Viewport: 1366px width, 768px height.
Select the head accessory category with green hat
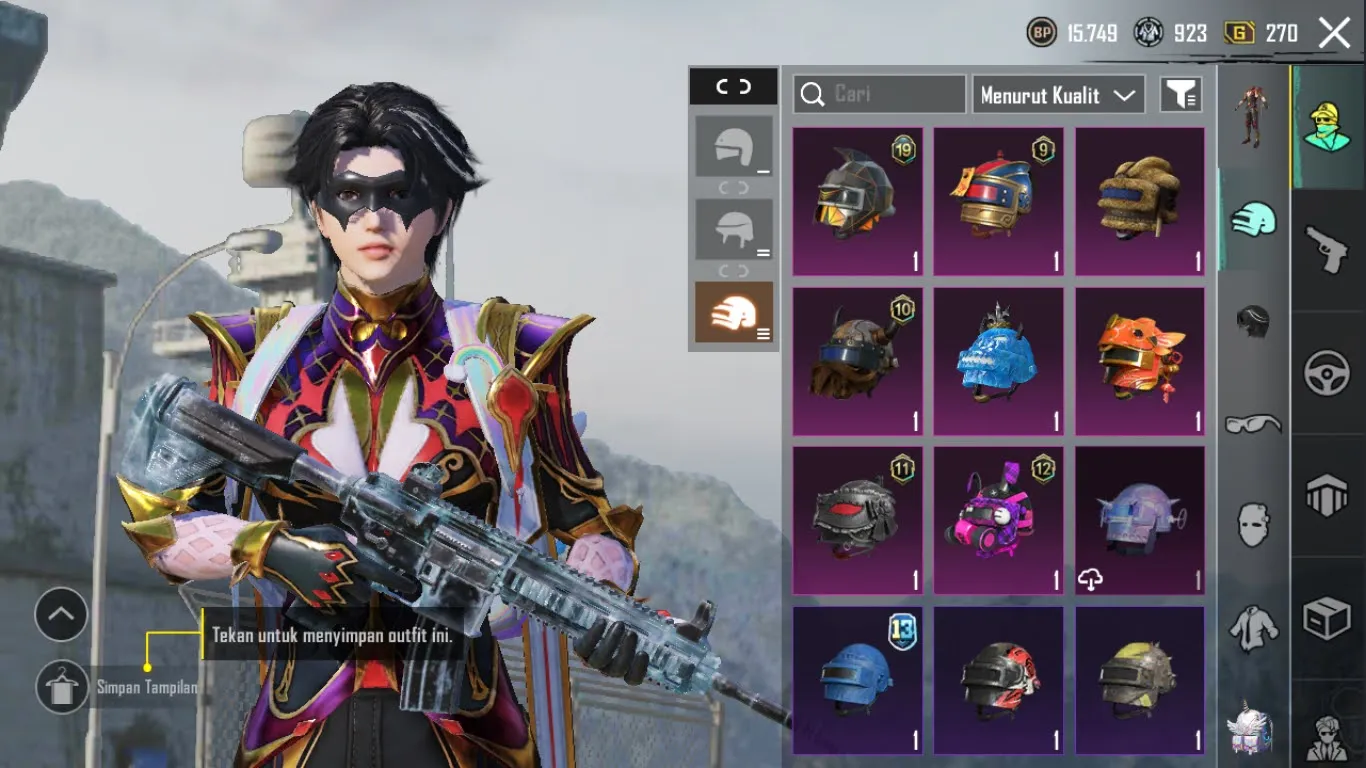[x=1326, y=129]
